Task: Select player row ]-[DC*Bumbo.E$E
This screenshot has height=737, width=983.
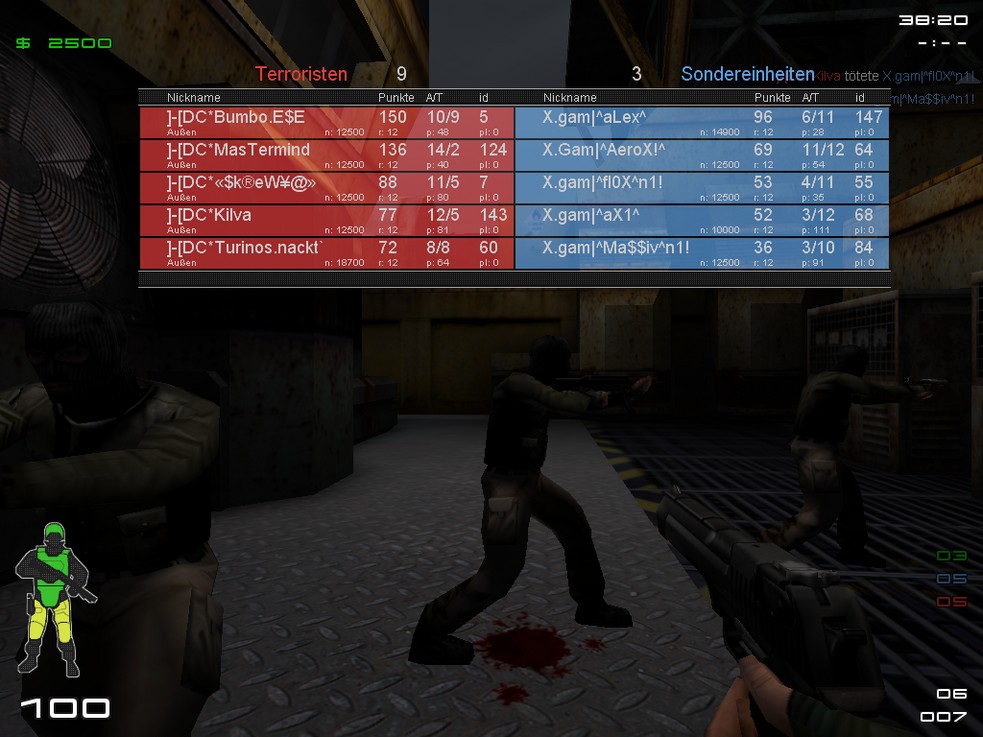Action: [x=326, y=122]
